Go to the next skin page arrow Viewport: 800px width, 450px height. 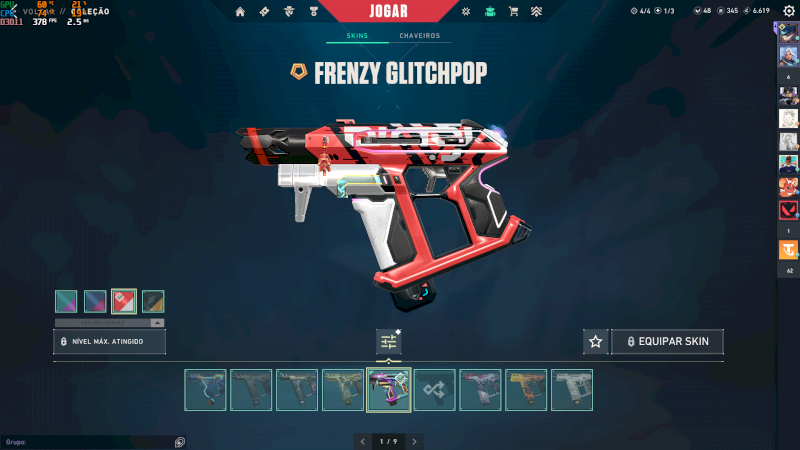click(x=414, y=441)
